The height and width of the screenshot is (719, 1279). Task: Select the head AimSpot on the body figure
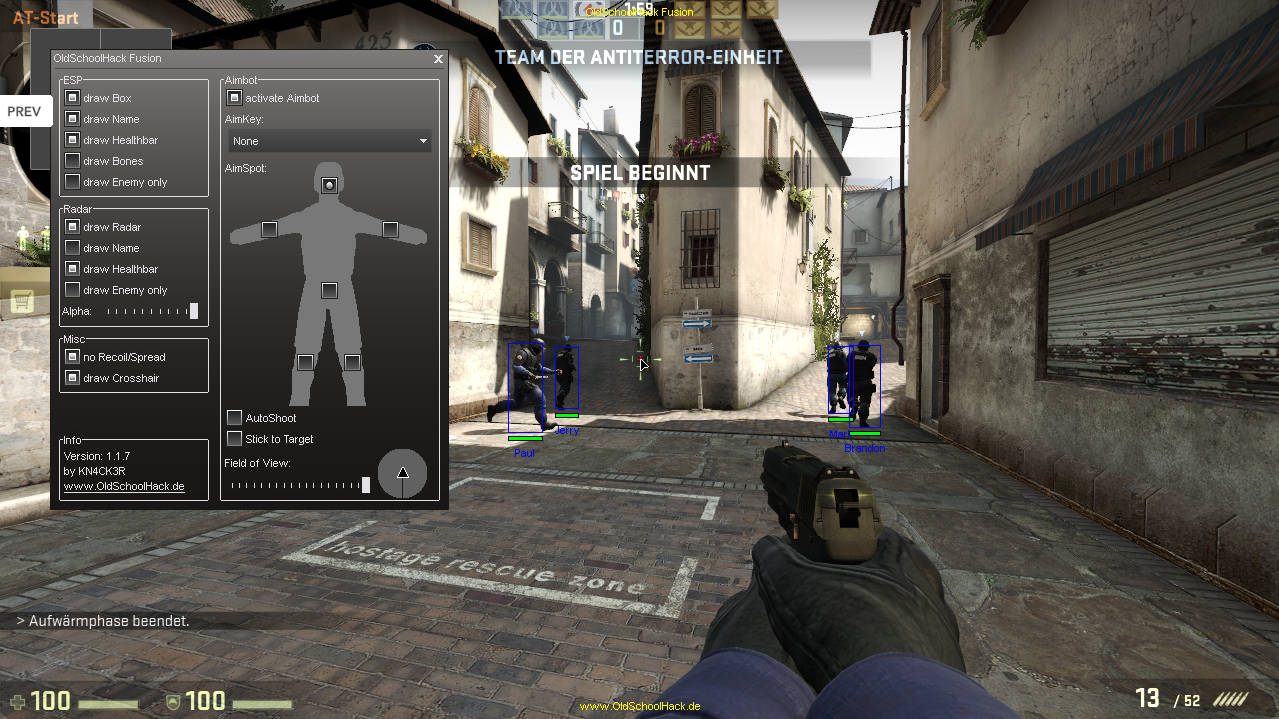(329, 186)
